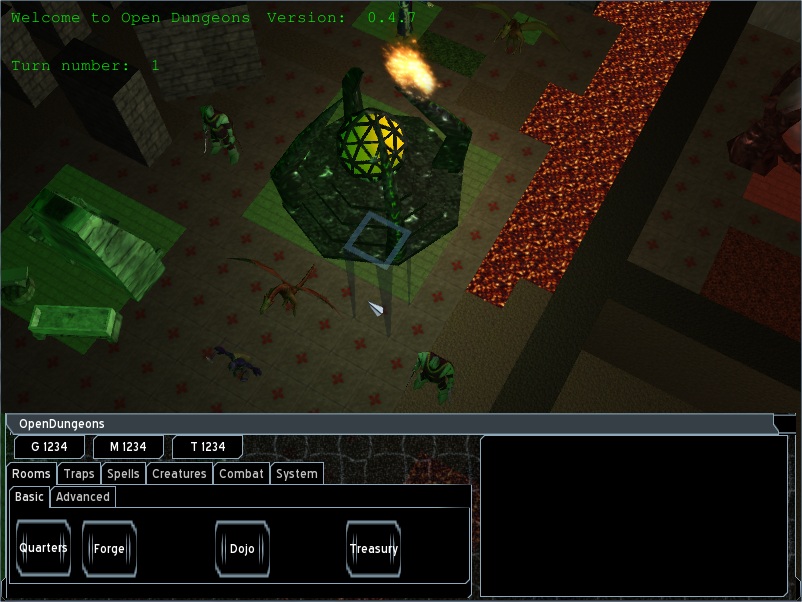The height and width of the screenshot is (602, 802).
Task: Switch to the Advanced rooms sub-tab
Action: pos(83,497)
